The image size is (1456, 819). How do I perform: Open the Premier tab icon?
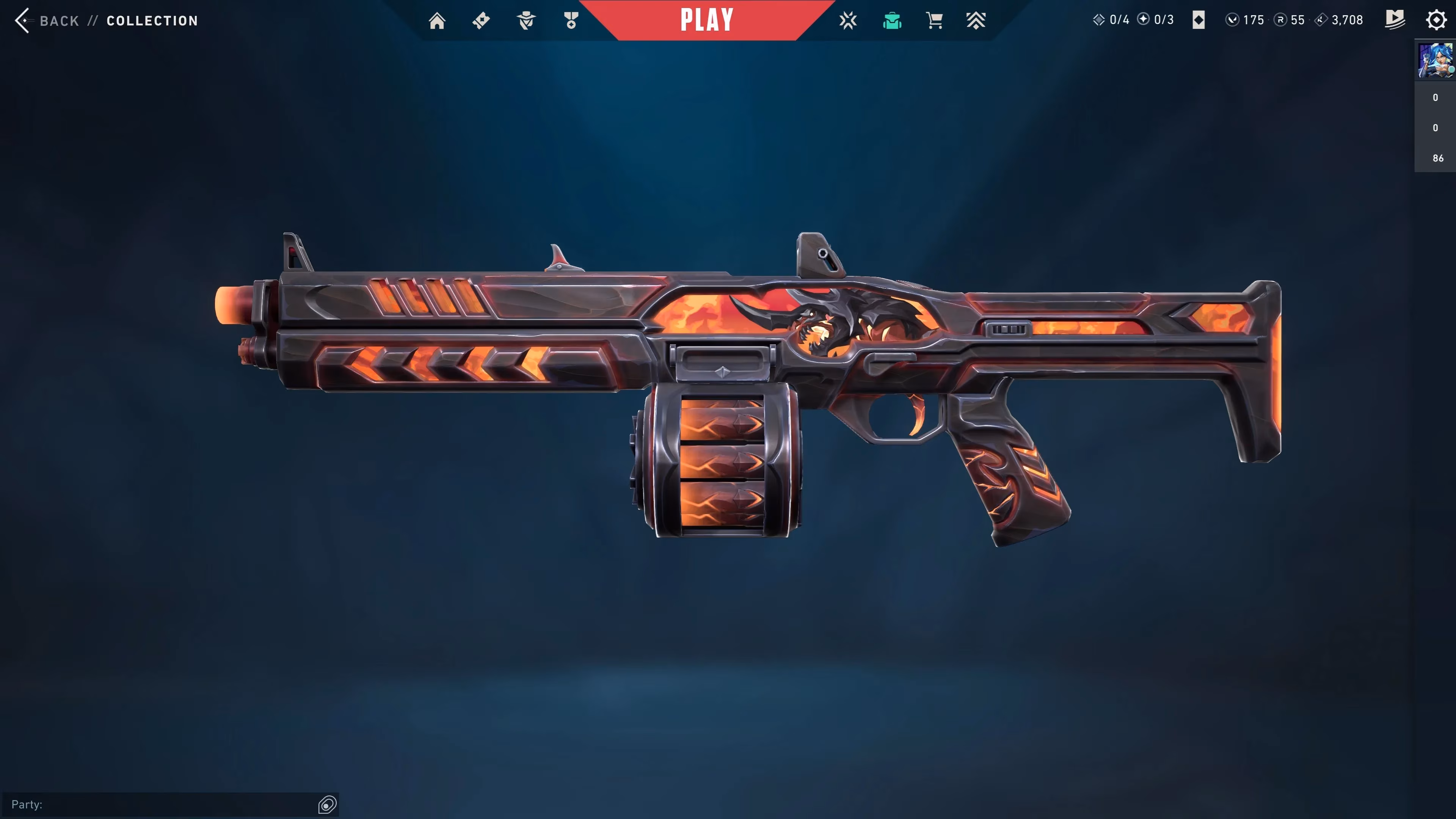pyautogui.click(x=848, y=21)
